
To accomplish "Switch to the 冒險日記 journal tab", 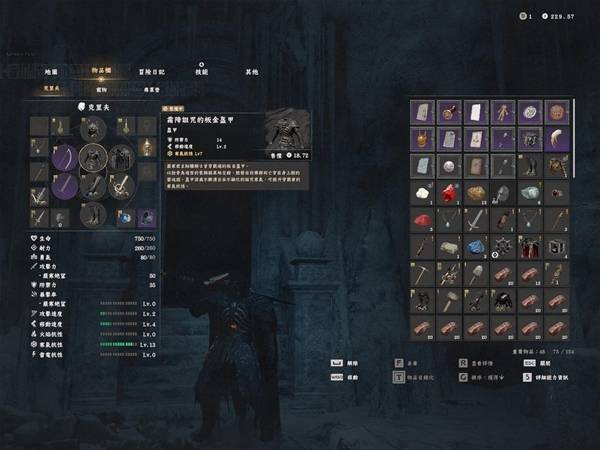I will point(146,72).
